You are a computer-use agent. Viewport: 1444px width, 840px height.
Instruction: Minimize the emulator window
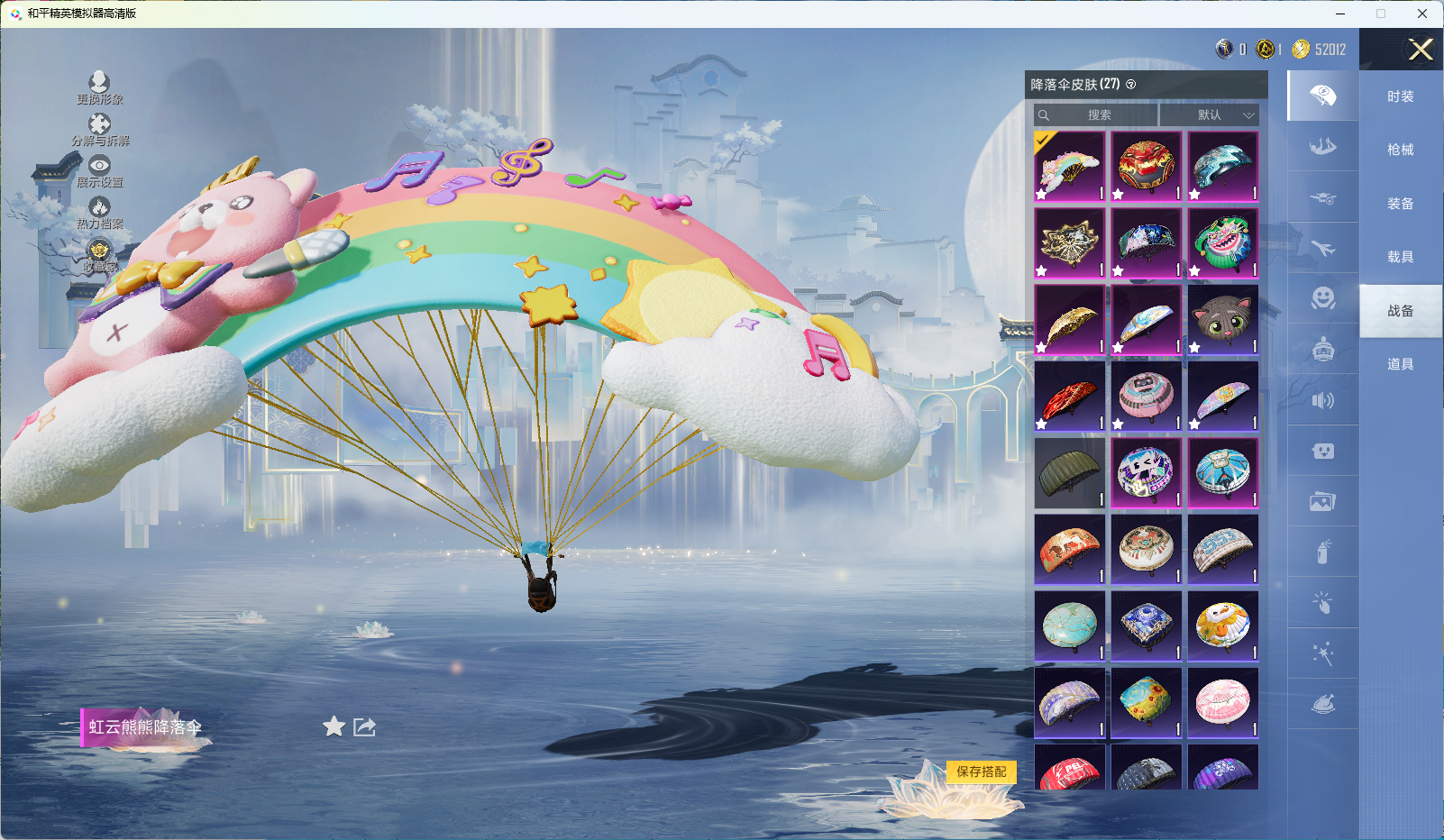click(x=1340, y=14)
